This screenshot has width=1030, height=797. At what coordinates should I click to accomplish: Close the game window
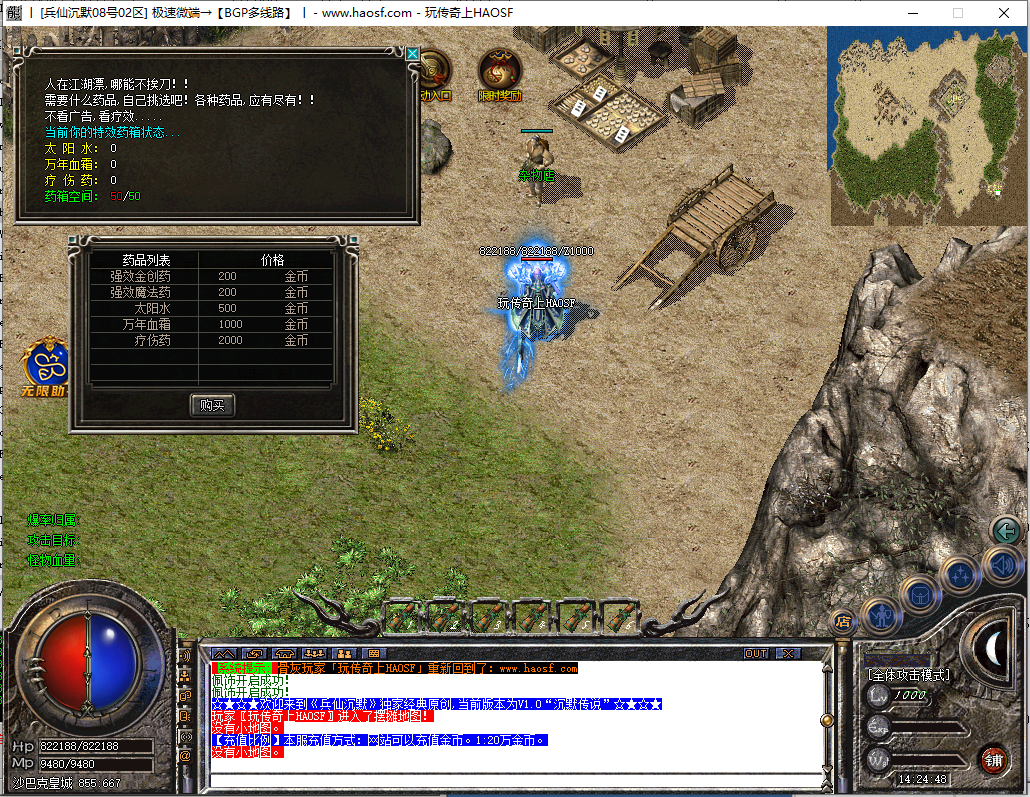1003,13
